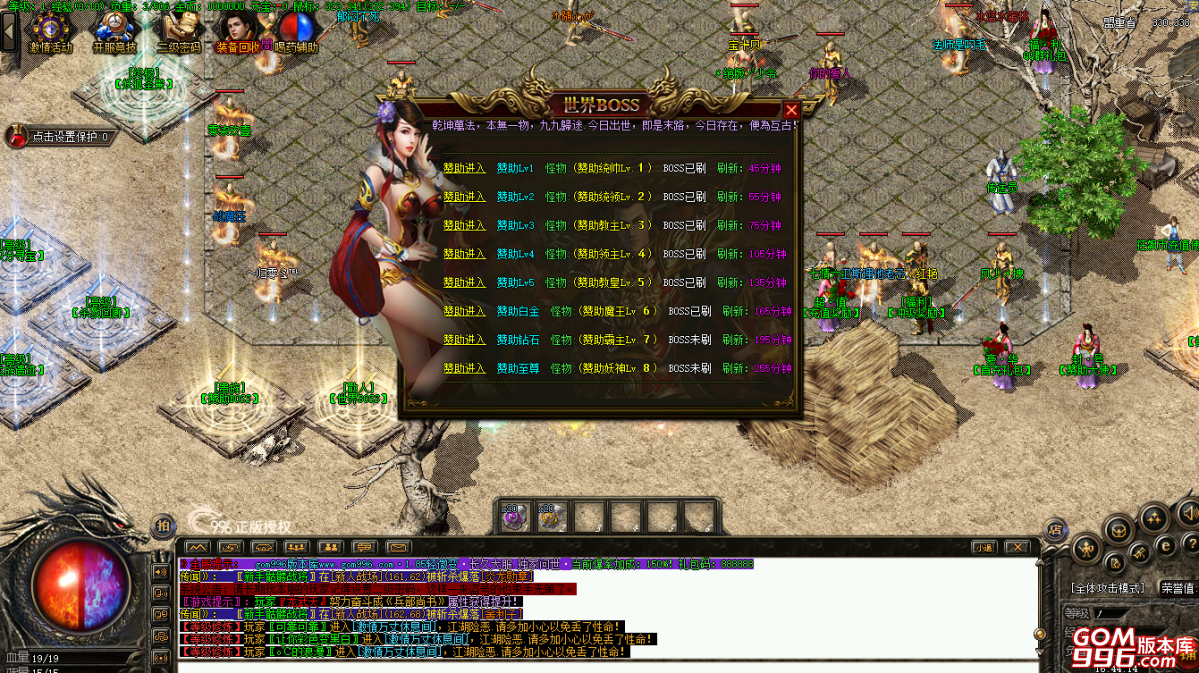Open 装备回收 equipment recycling
Screen dimensions: 1199x673
click(237, 30)
